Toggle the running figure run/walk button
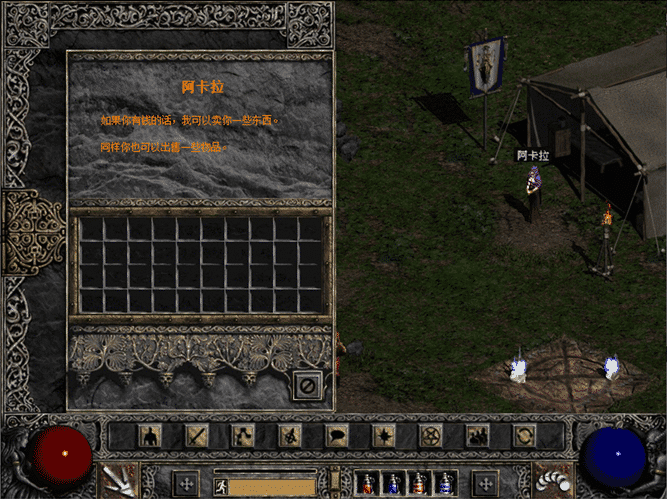Image resolution: width=667 pixels, height=499 pixels. tap(221, 483)
